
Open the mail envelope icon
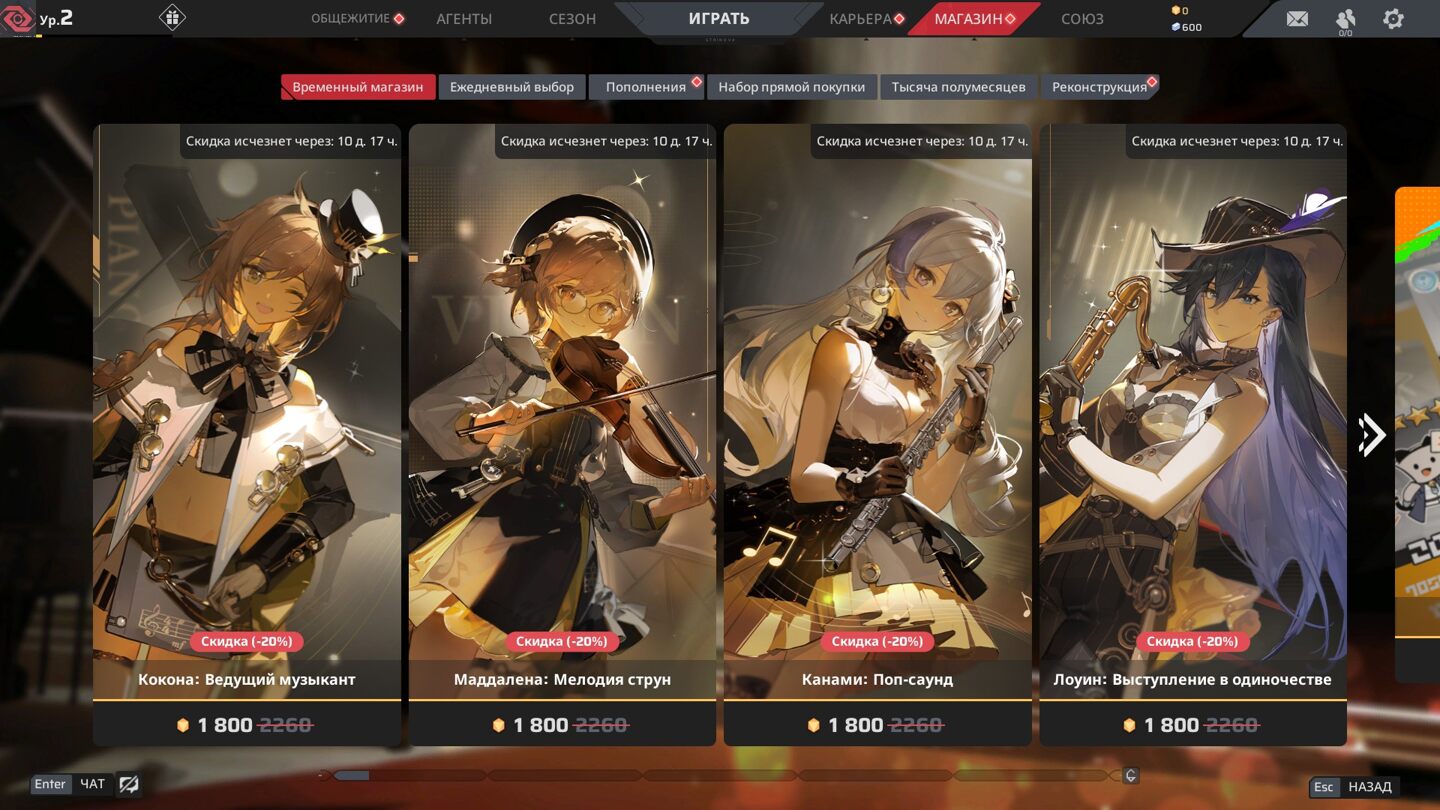1297,19
